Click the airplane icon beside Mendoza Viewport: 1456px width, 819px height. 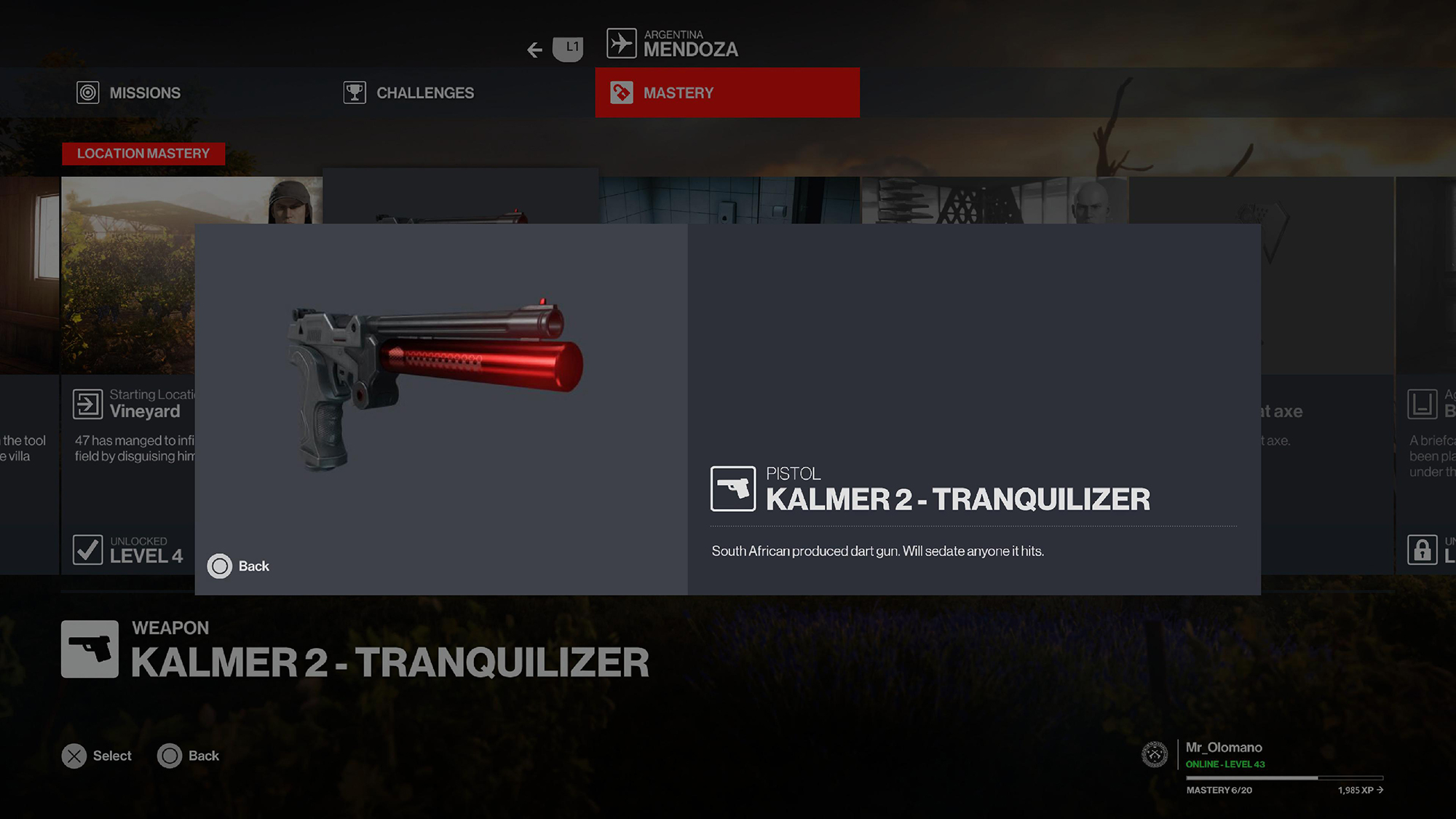click(620, 42)
